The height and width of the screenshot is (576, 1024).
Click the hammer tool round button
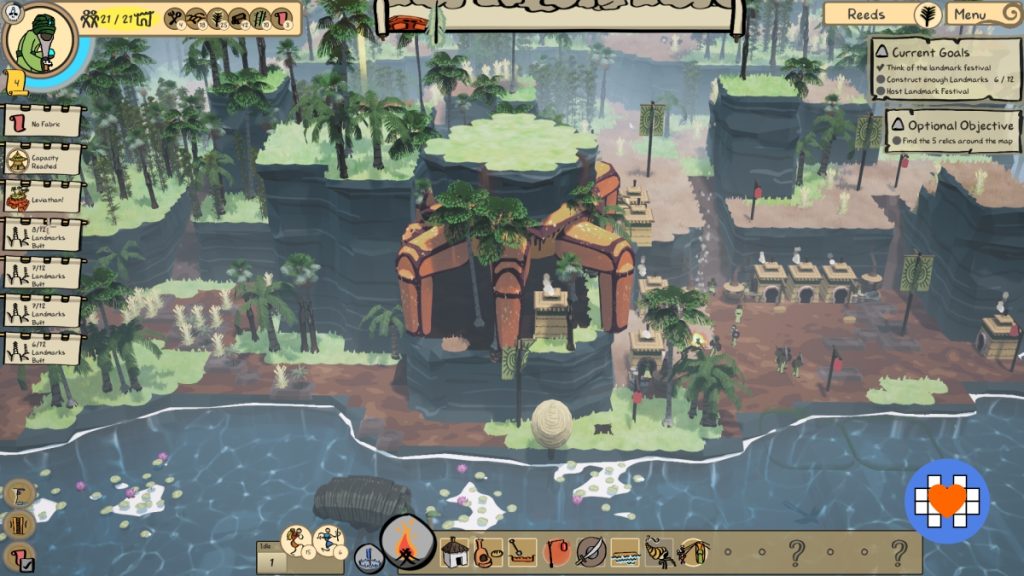[19, 493]
